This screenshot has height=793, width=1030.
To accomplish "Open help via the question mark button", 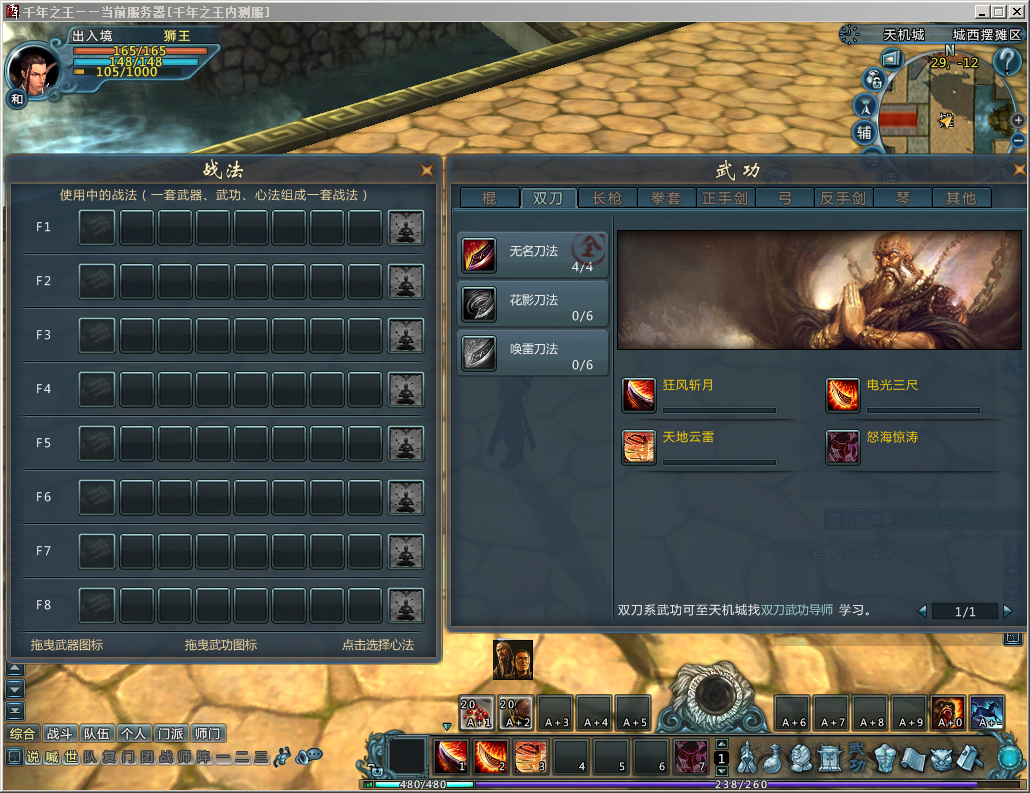I will [x=1006, y=61].
